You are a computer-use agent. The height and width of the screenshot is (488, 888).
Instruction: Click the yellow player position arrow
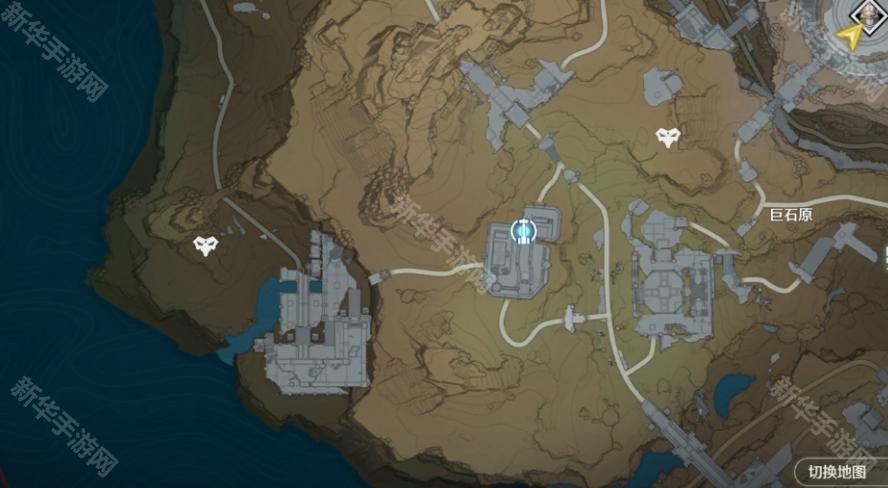click(851, 38)
